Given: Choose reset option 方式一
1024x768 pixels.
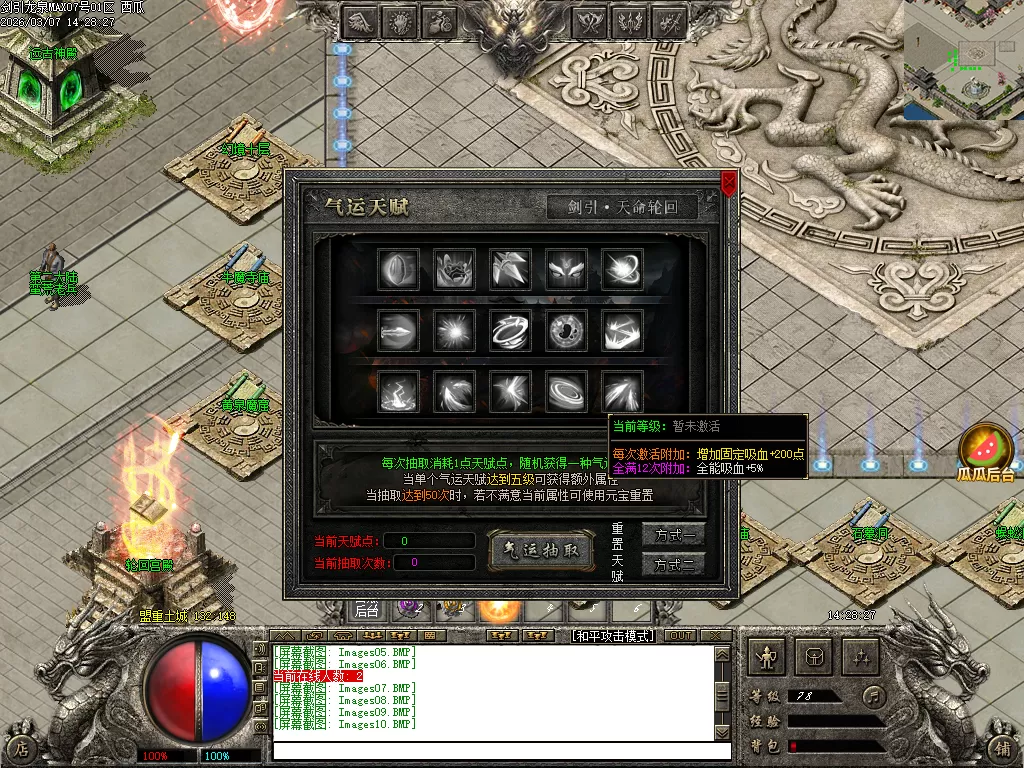Looking at the screenshot, I should (673, 535).
